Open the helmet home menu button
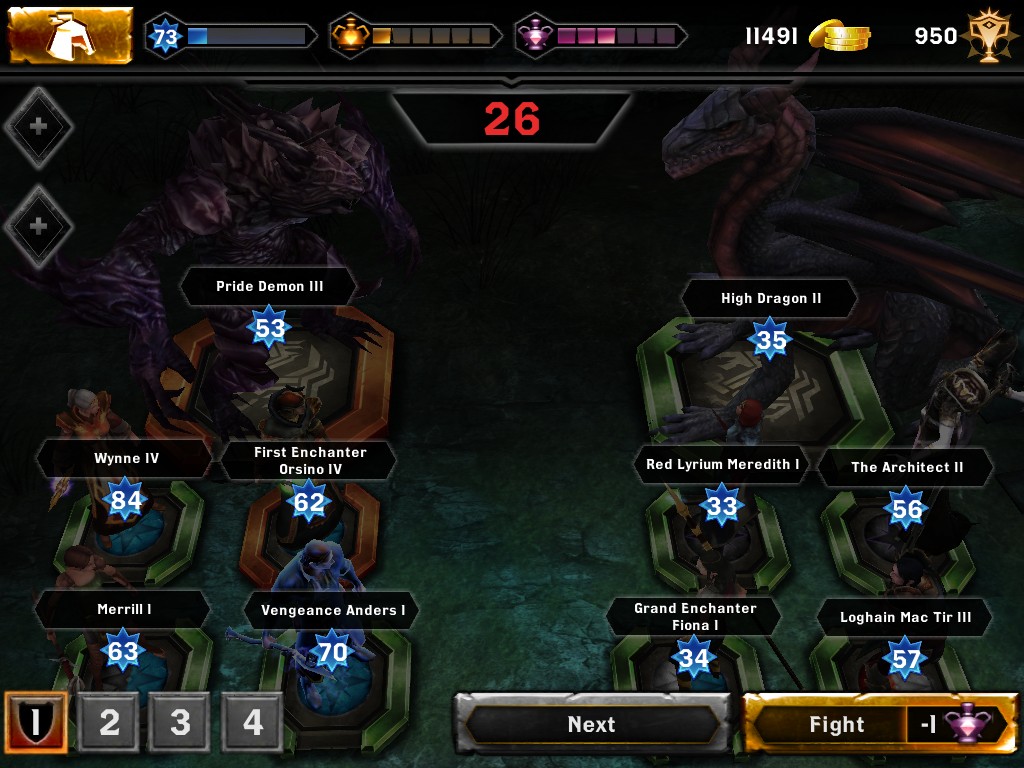Screen dimensions: 1024x768 coord(70,36)
